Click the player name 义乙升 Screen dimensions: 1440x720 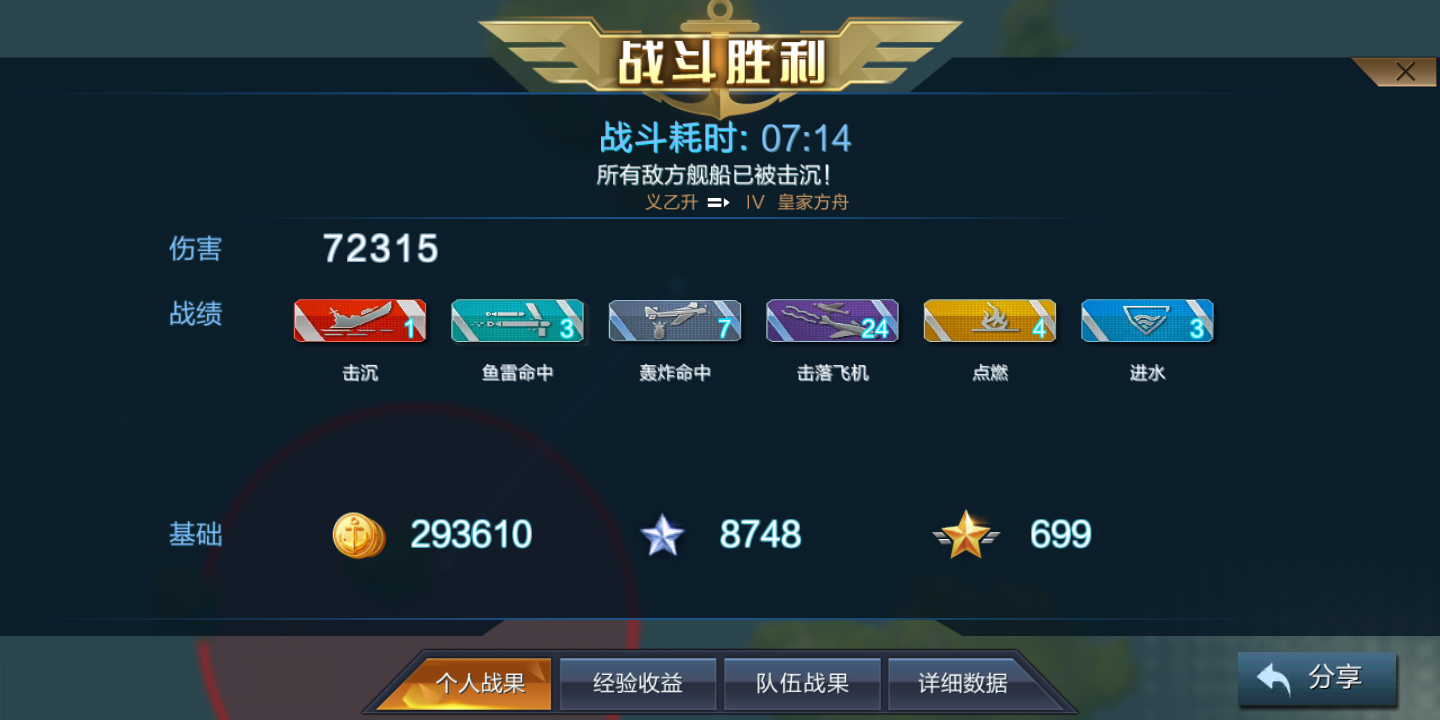pos(670,201)
